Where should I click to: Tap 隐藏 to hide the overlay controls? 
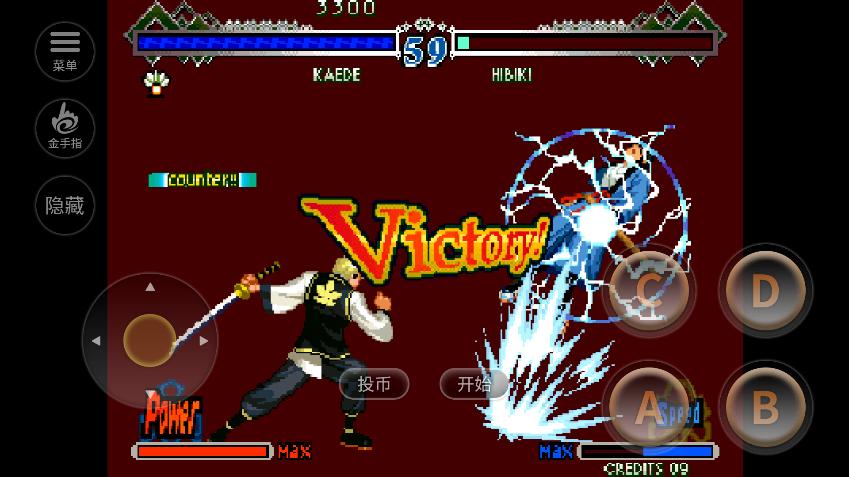click(x=65, y=205)
